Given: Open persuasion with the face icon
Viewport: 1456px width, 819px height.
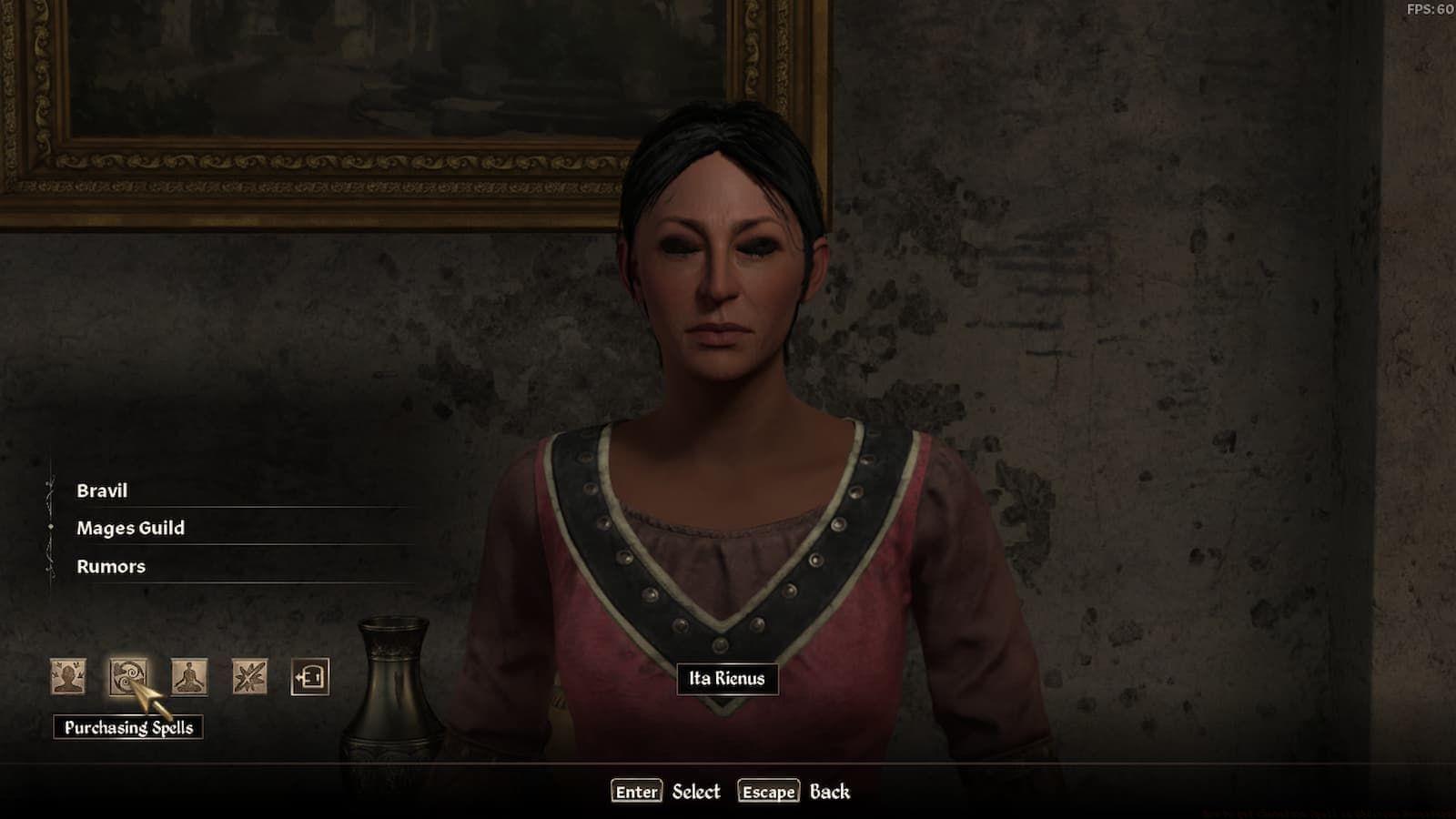Looking at the screenshot, I should click(68, 677).
